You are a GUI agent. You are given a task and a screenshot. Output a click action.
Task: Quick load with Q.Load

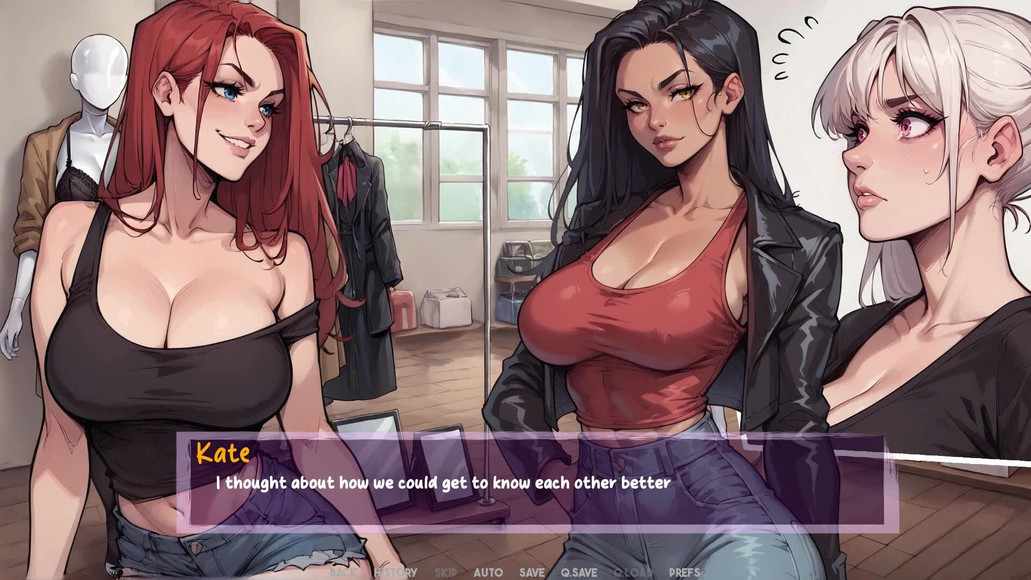632,572
